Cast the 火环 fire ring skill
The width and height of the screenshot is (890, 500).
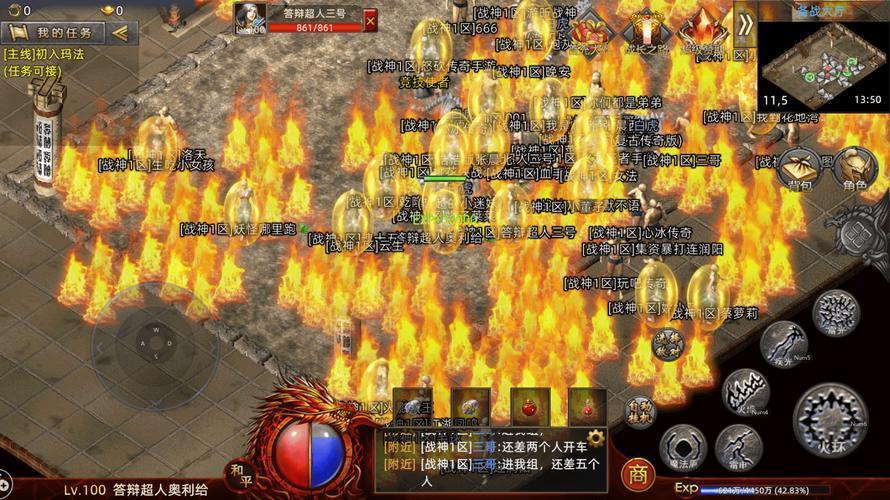pos(832,415)
